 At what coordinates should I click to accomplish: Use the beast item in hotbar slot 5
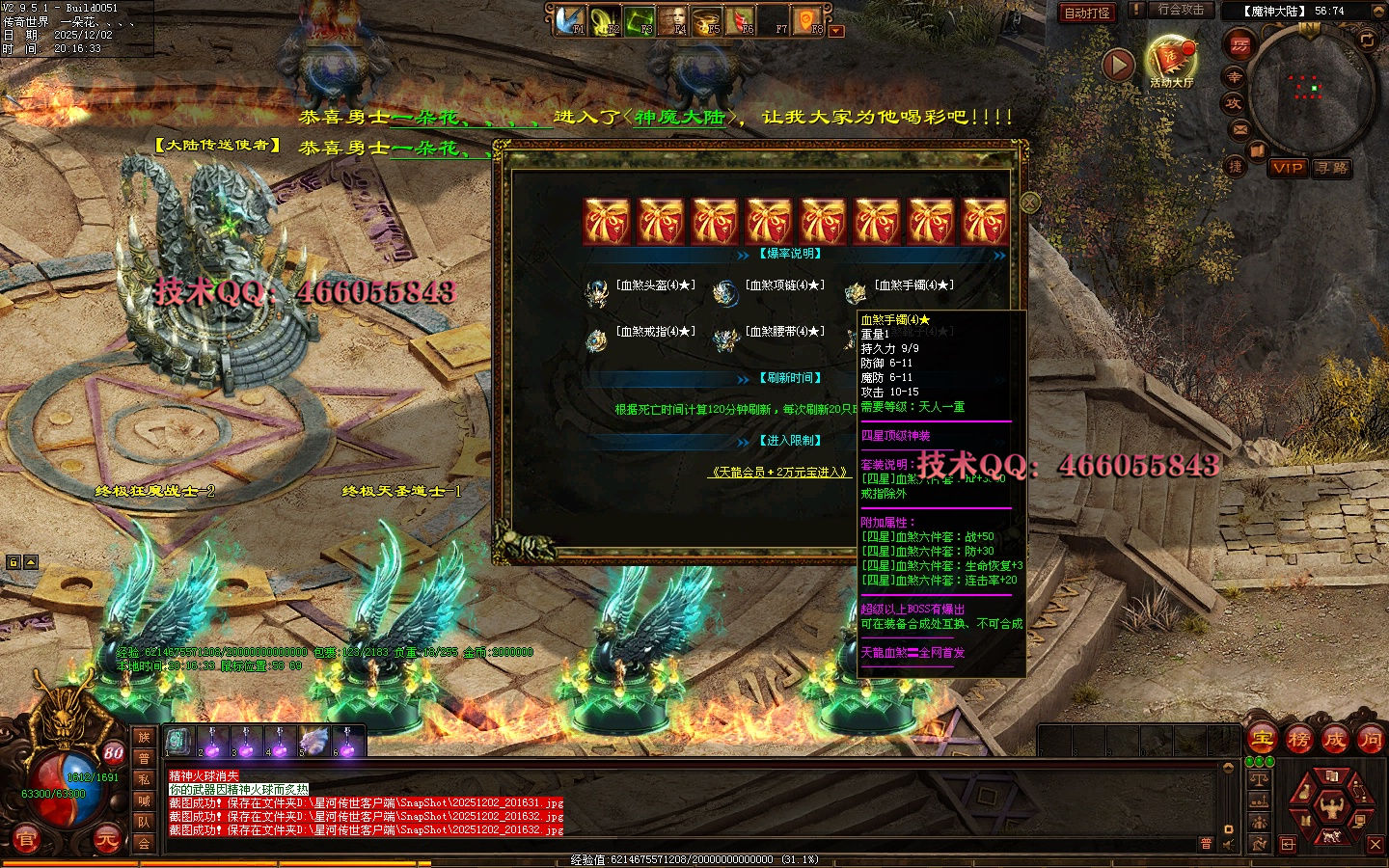(x=313, y=742)
